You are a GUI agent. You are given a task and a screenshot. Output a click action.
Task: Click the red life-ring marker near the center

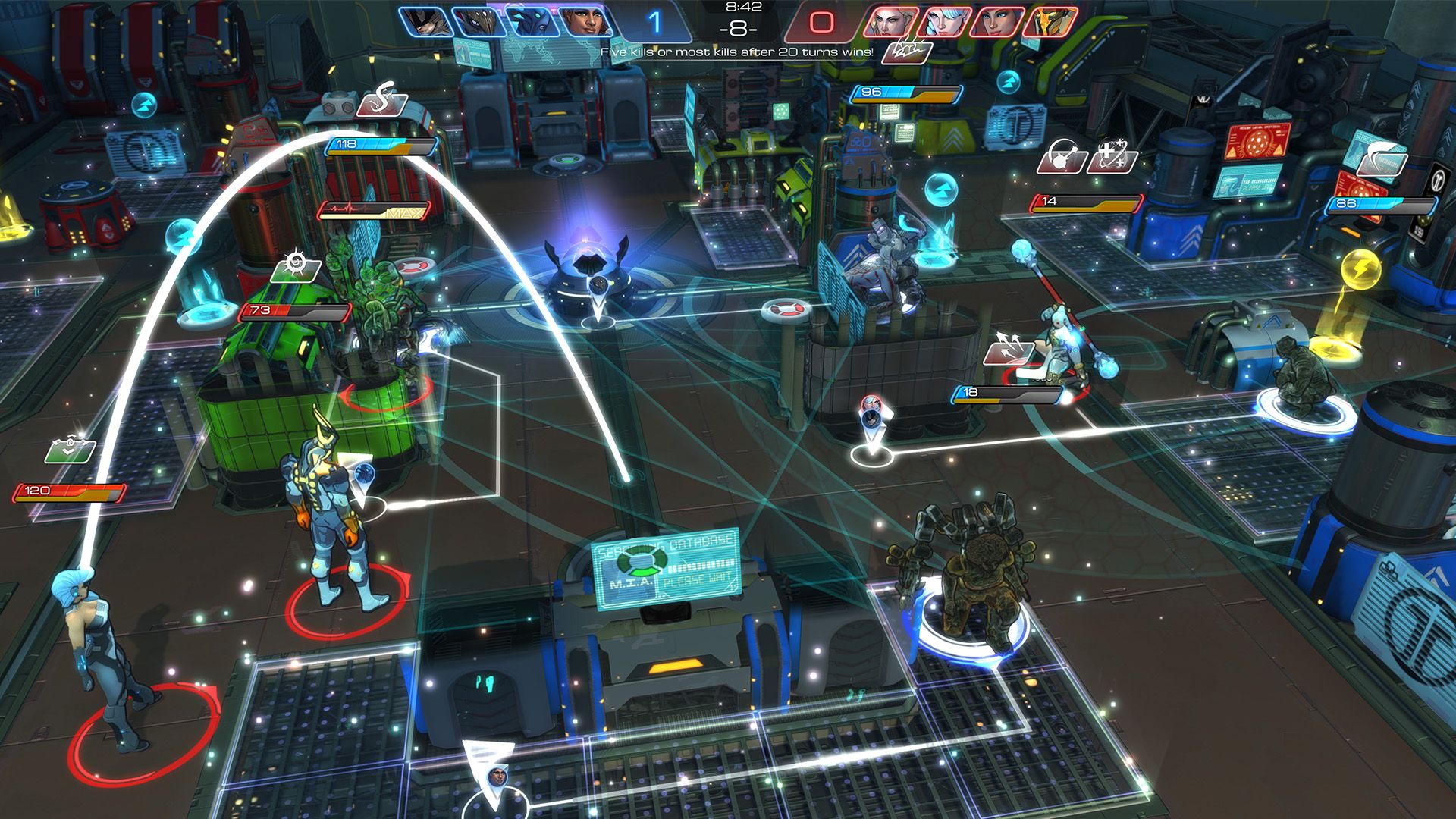pyautogui.click(x=786, y=309)
